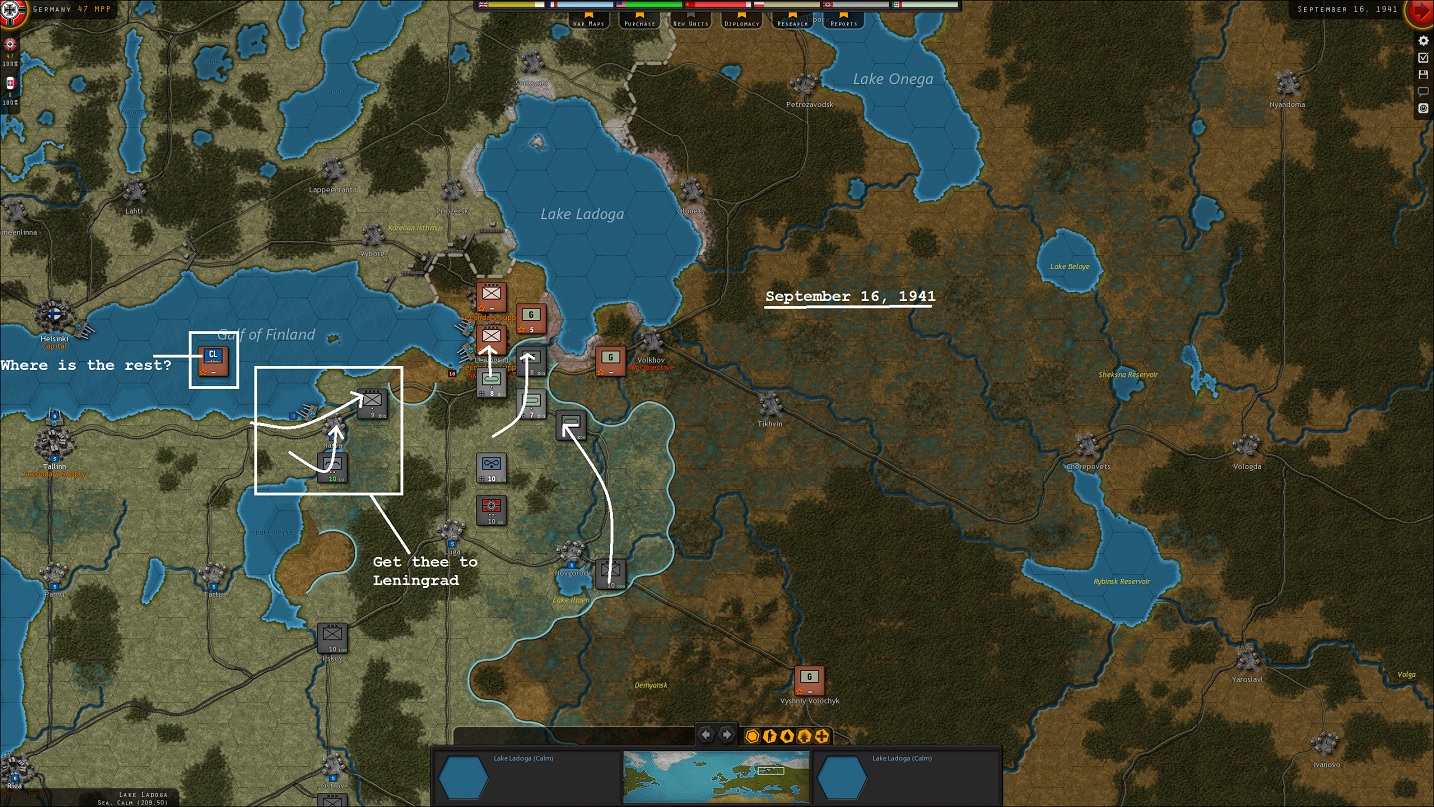Screen dimensions: 1434x807
Task: Open game settings via the gear icon
Action: coord(1422,40)
